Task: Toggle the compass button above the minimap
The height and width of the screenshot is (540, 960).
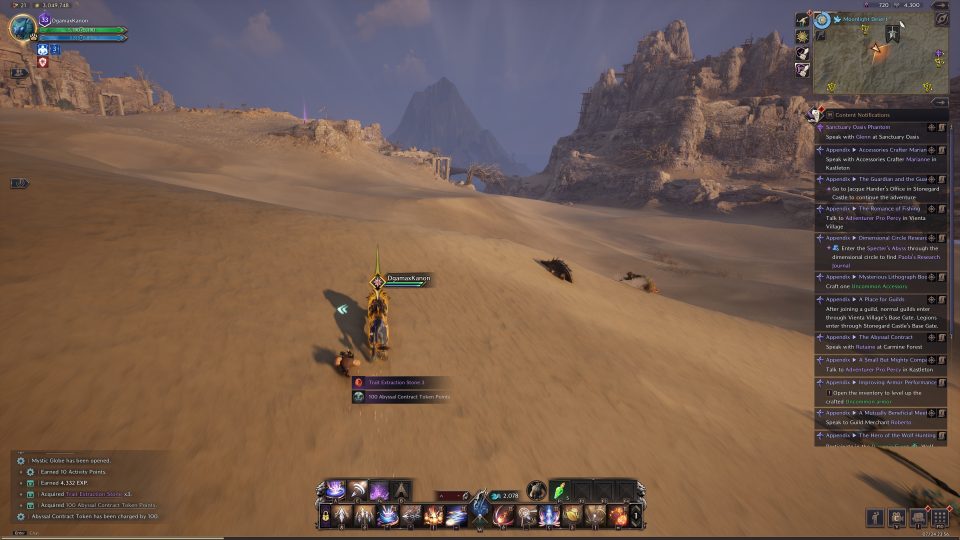Action: pyautogui.click(x=941, y=19)
